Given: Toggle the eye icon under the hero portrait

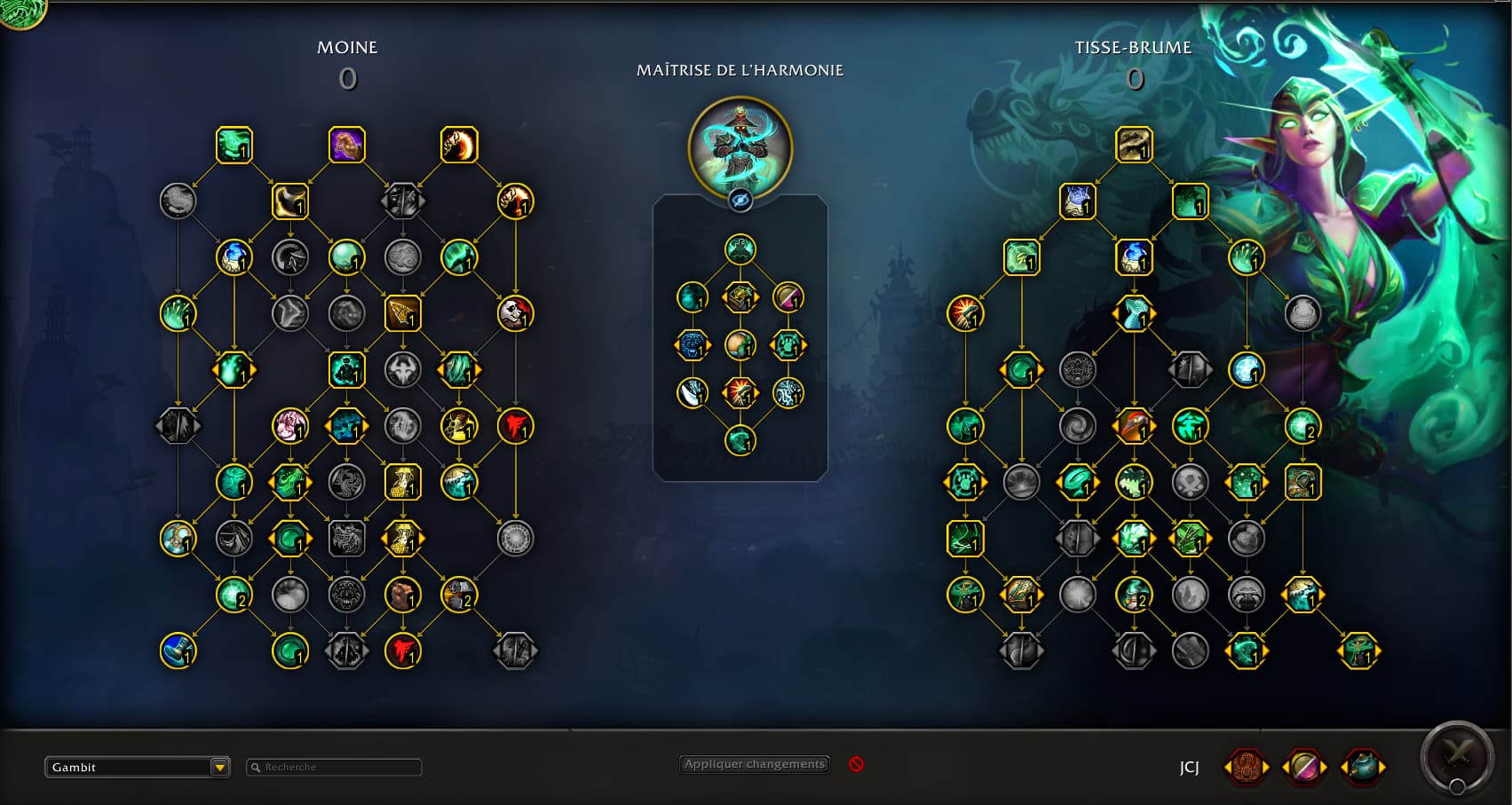Looking at the screenshot, I should coord(740,201).
